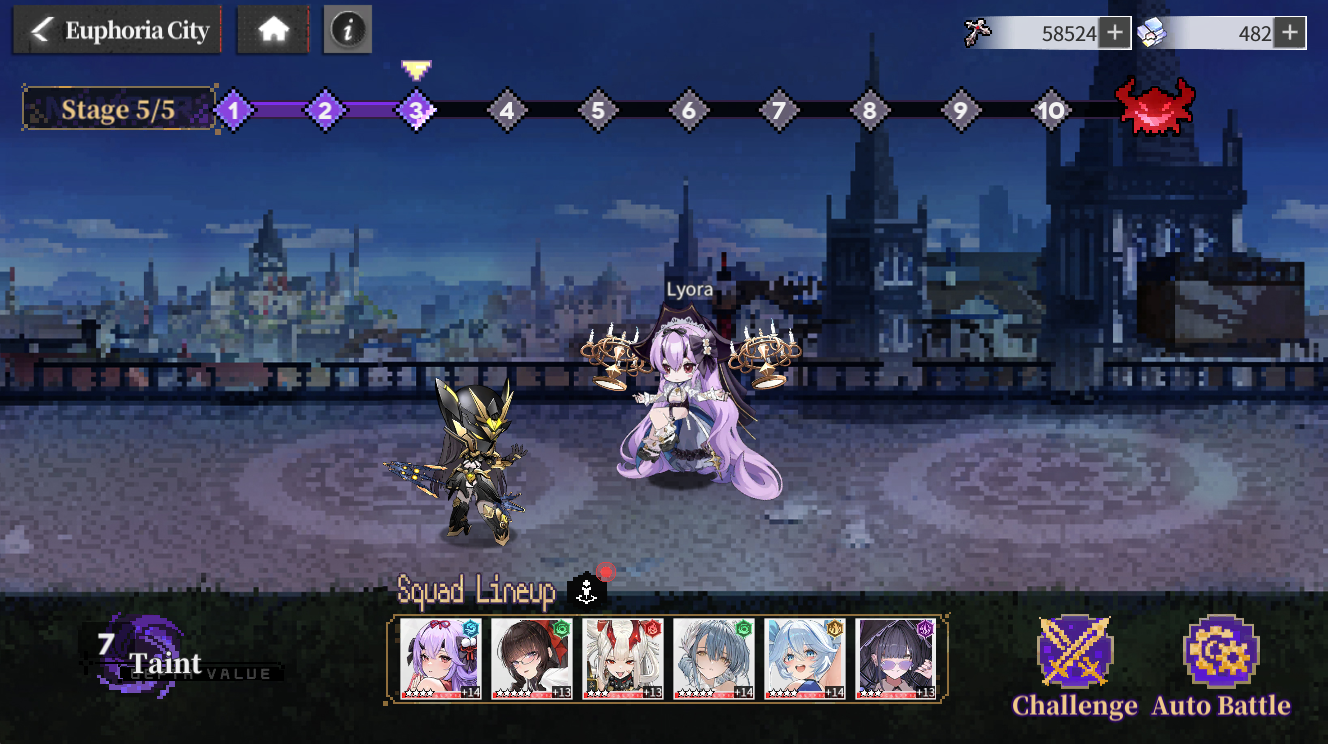Image resolution: width=1328 pixels, height=744 pixels.
Task: Select the brunette with glasses portrait
Action: [x=532, y=658]
